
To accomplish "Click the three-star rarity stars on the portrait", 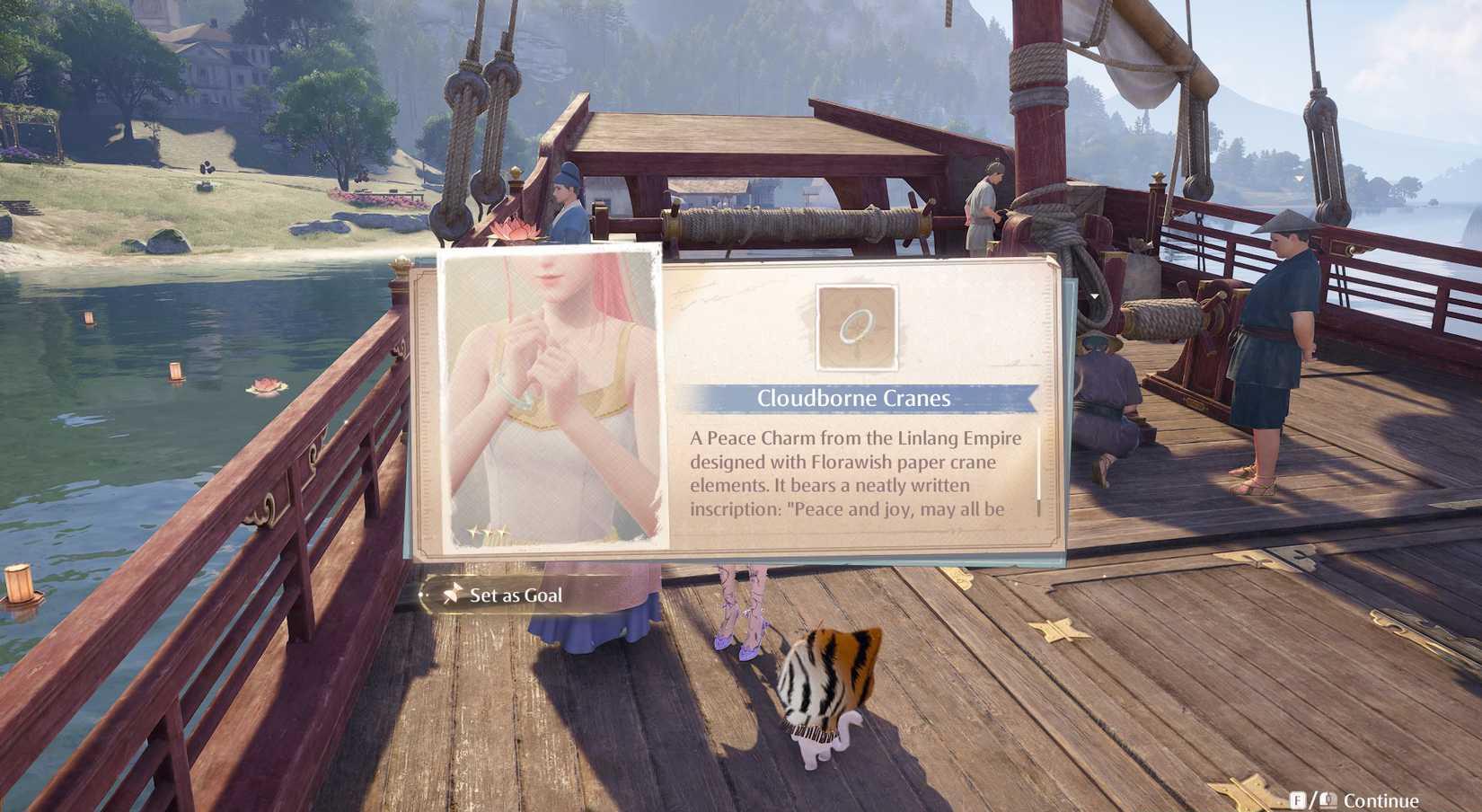I will point(487,532).
